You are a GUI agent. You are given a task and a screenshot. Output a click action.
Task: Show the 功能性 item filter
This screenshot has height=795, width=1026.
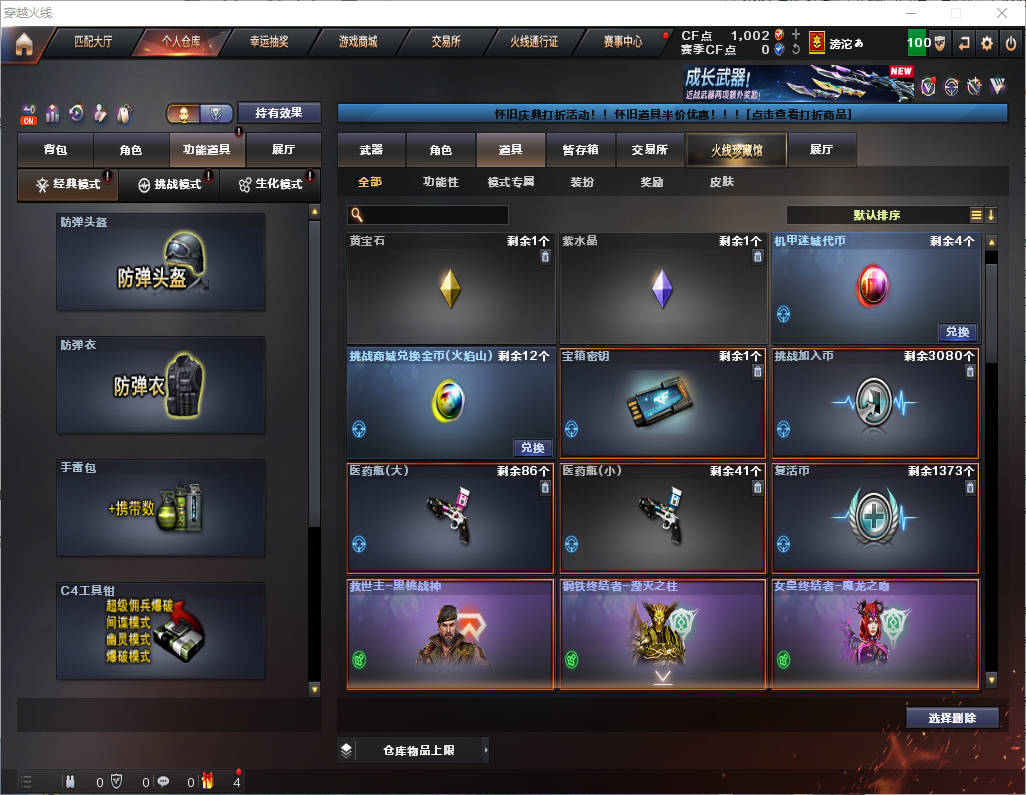pyautogui.click(x=440, y=182)
